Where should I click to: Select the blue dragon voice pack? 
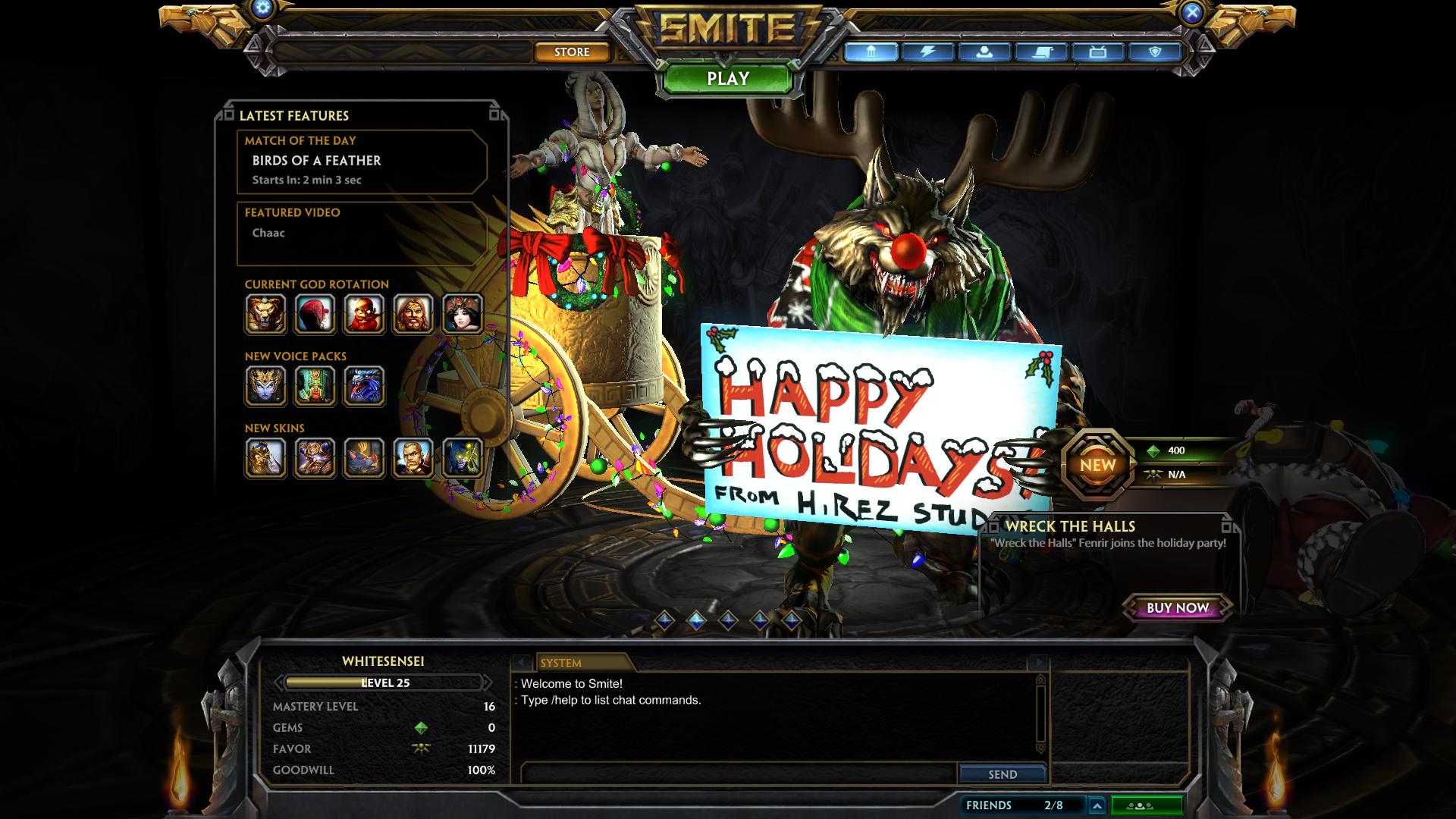coord(364,386)
